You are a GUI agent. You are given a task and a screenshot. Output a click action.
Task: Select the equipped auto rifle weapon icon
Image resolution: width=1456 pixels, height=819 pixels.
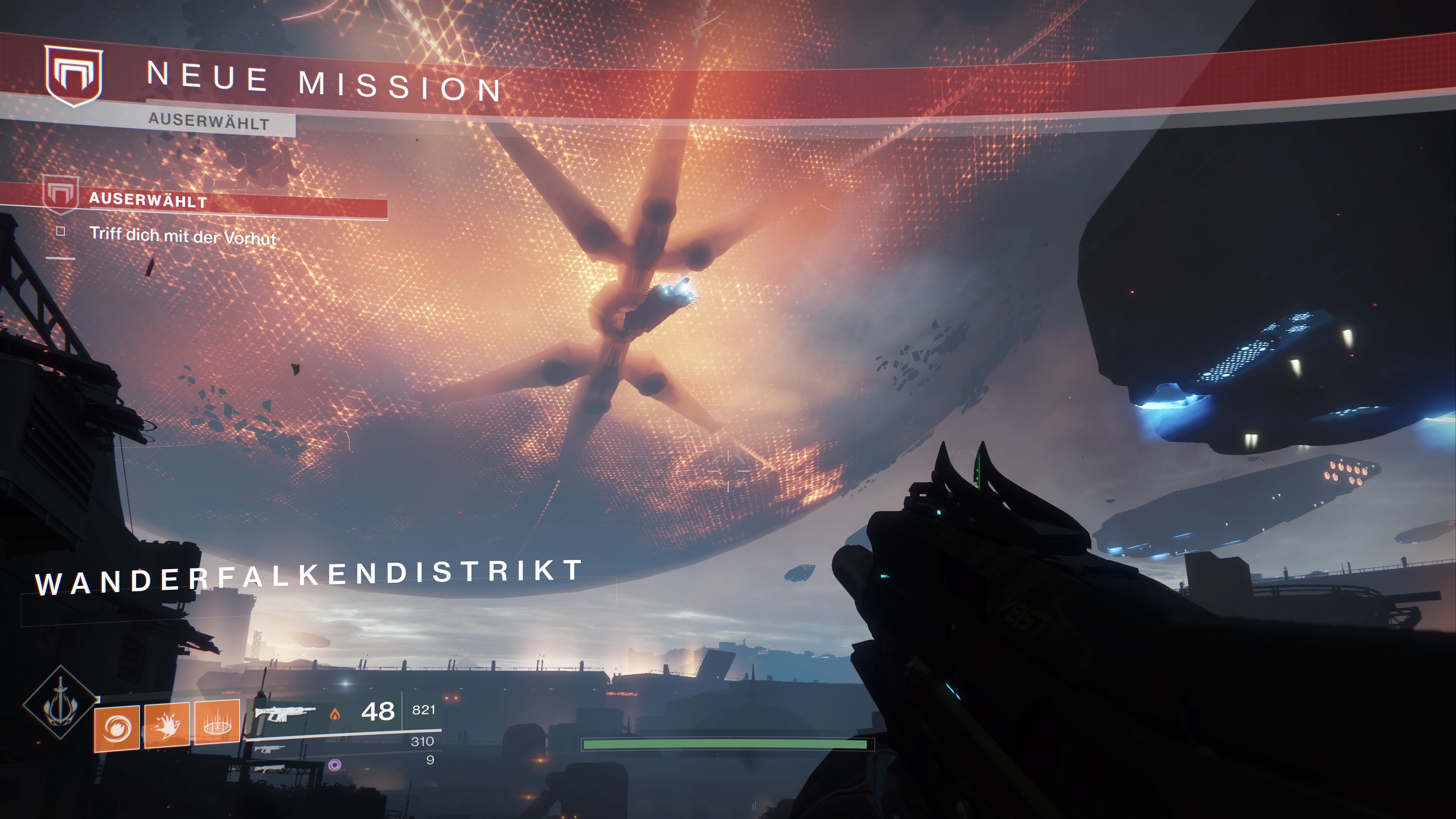(284, 714)
